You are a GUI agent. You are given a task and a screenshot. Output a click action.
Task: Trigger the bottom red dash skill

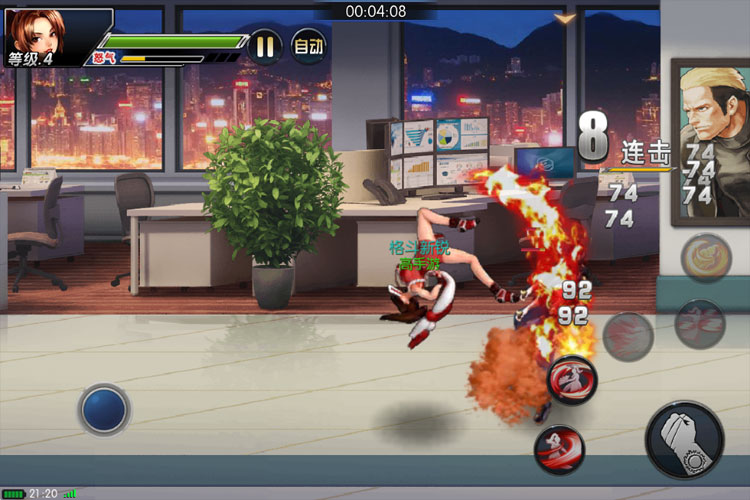click(559, 449)
